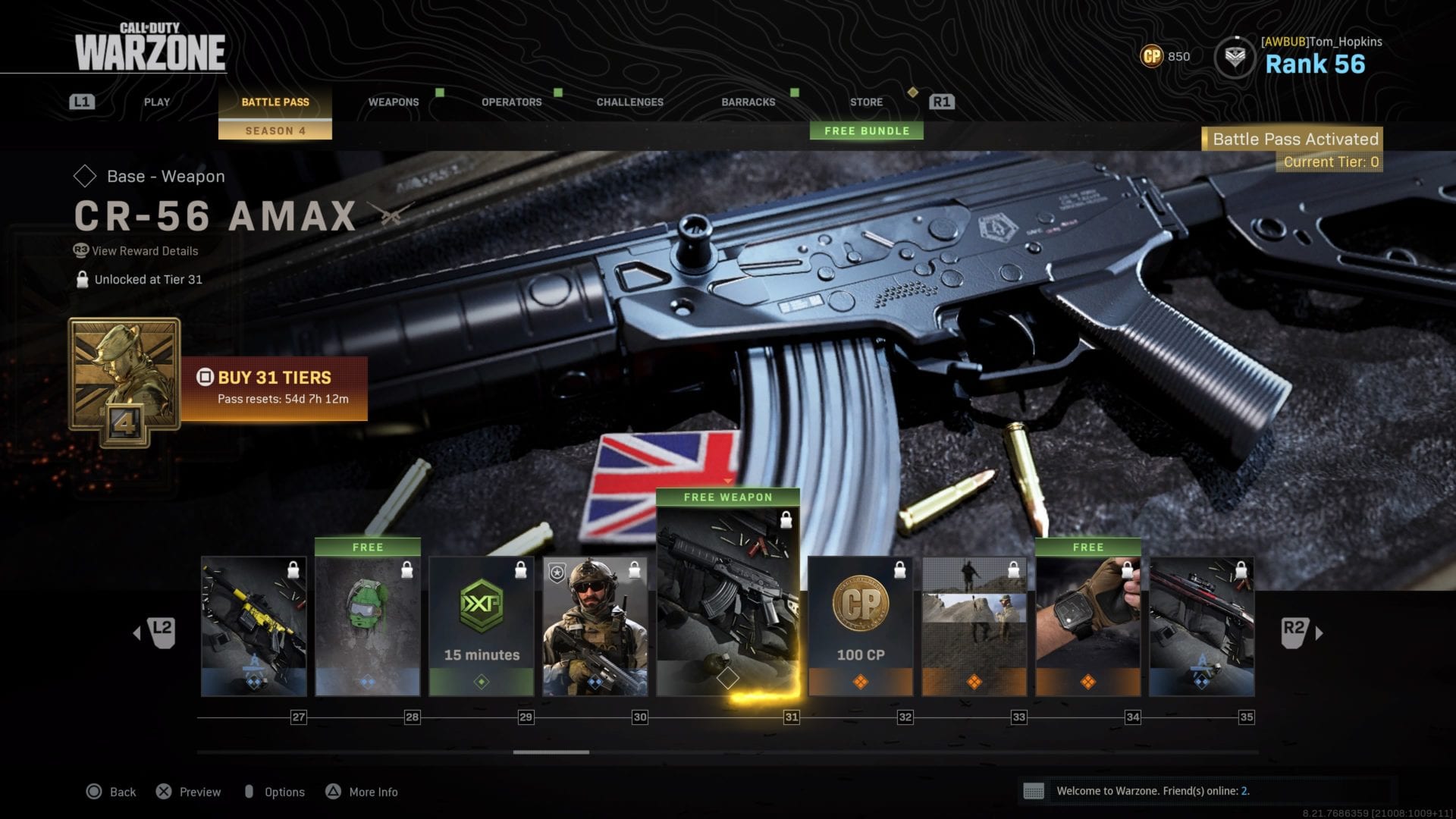Select the 15 minutes XP token reward
The height and width of the screenshot is (819, 1456).
click(482, 626)
